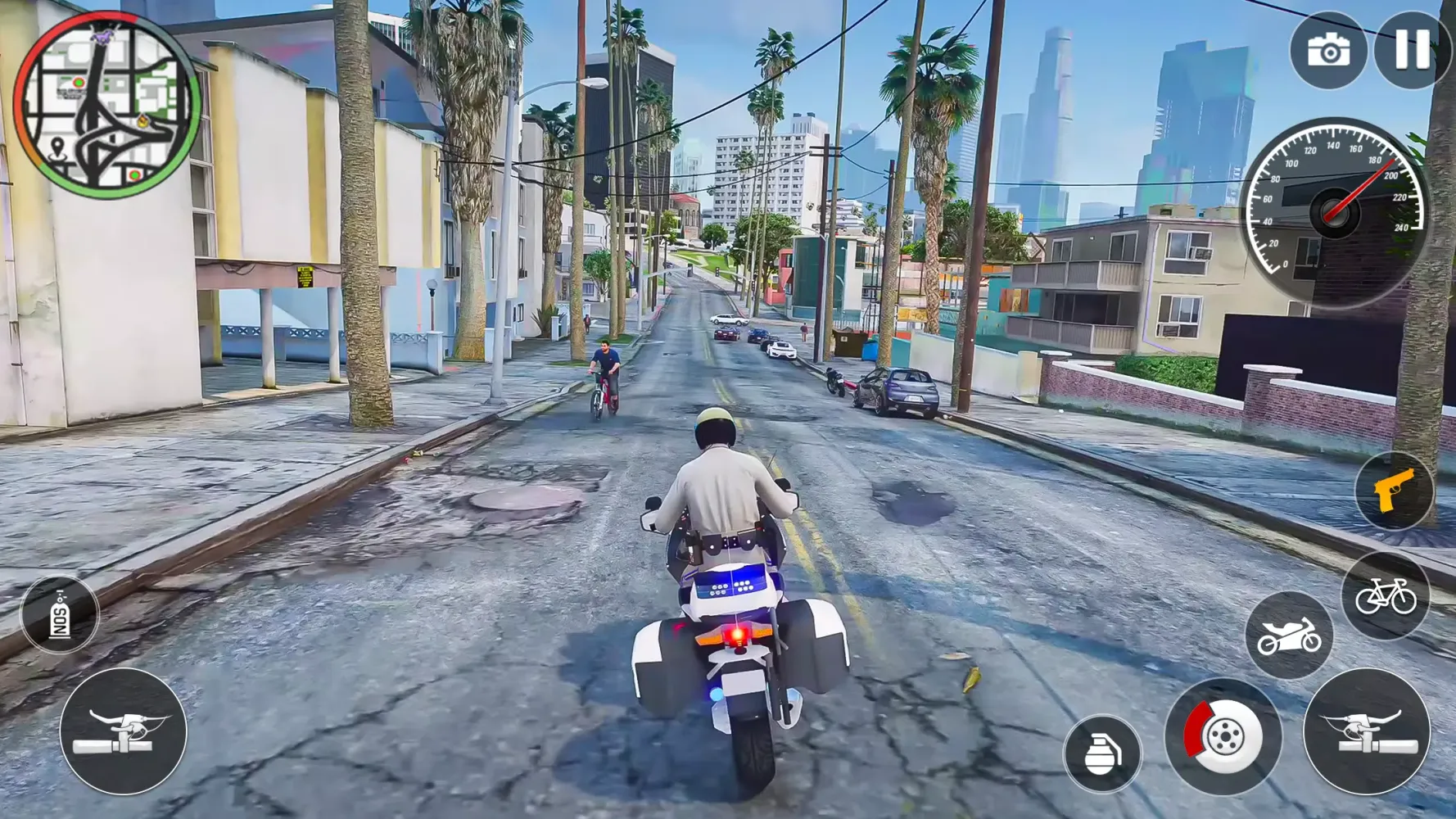Tap the player marker on the minimap
Viewport: 1456px width, 819px height.
[102, 37]
